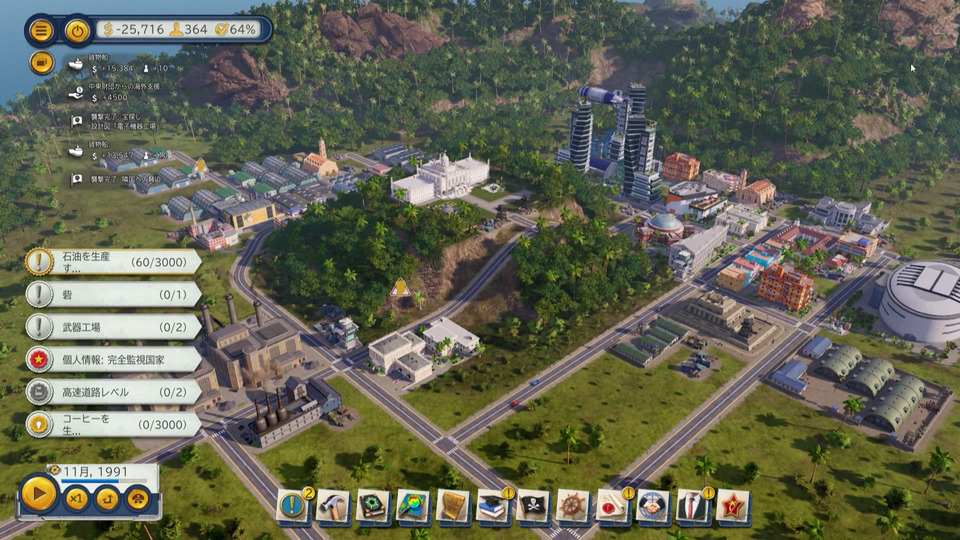Open the hammer build menu
The height and width of the screenshot is (540, 960).
(333, 506)
